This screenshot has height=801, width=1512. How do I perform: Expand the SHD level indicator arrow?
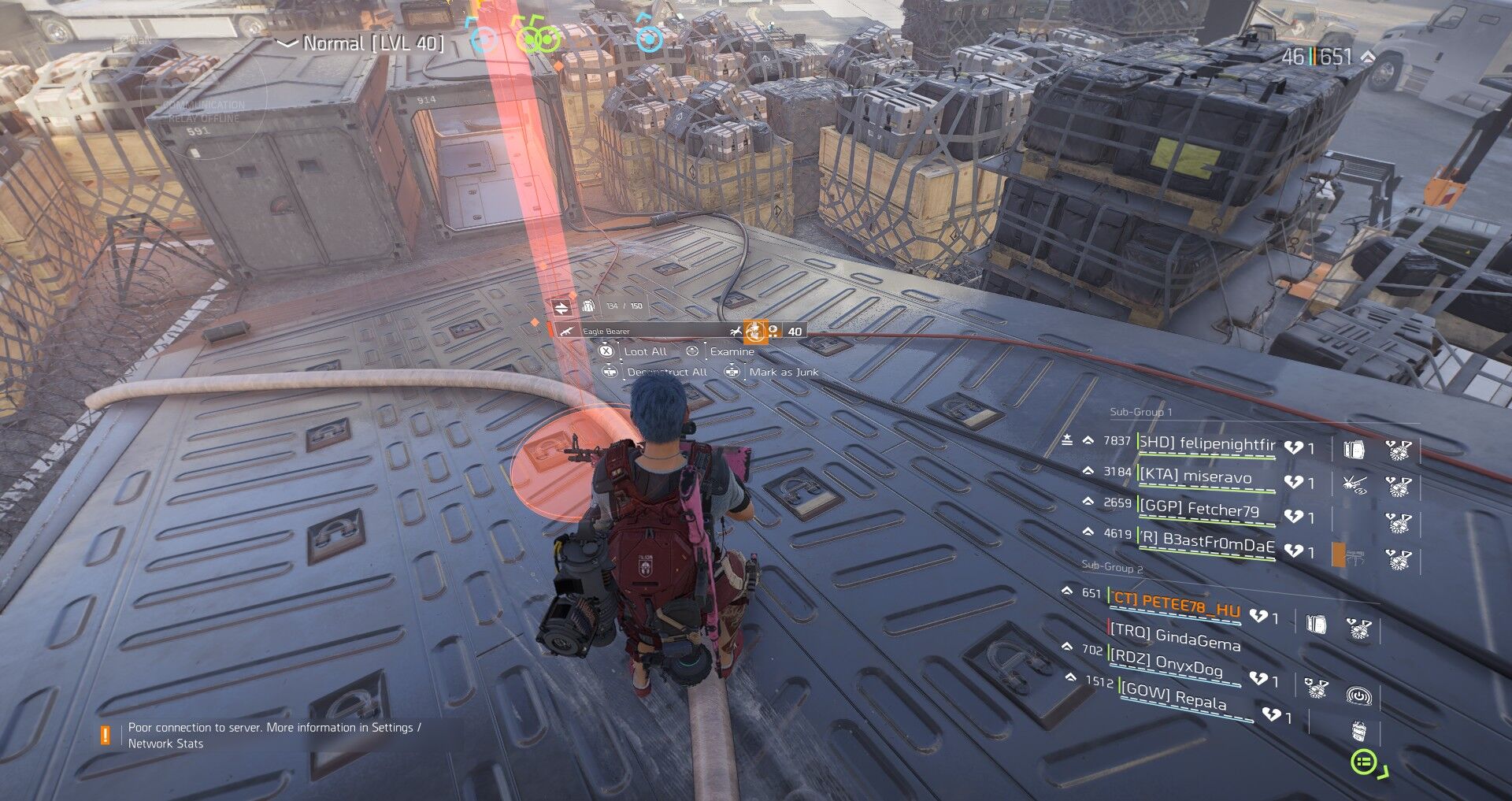[x=1368, y=57]
